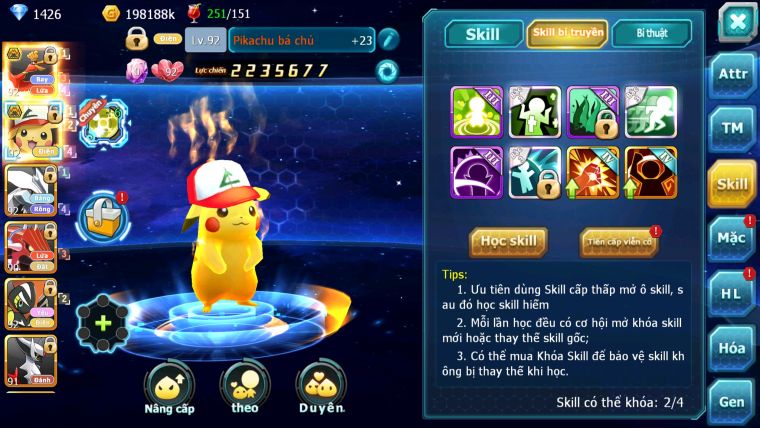
Task: Click the refresh icon beside the power number
Action: (x=386, y=70)
